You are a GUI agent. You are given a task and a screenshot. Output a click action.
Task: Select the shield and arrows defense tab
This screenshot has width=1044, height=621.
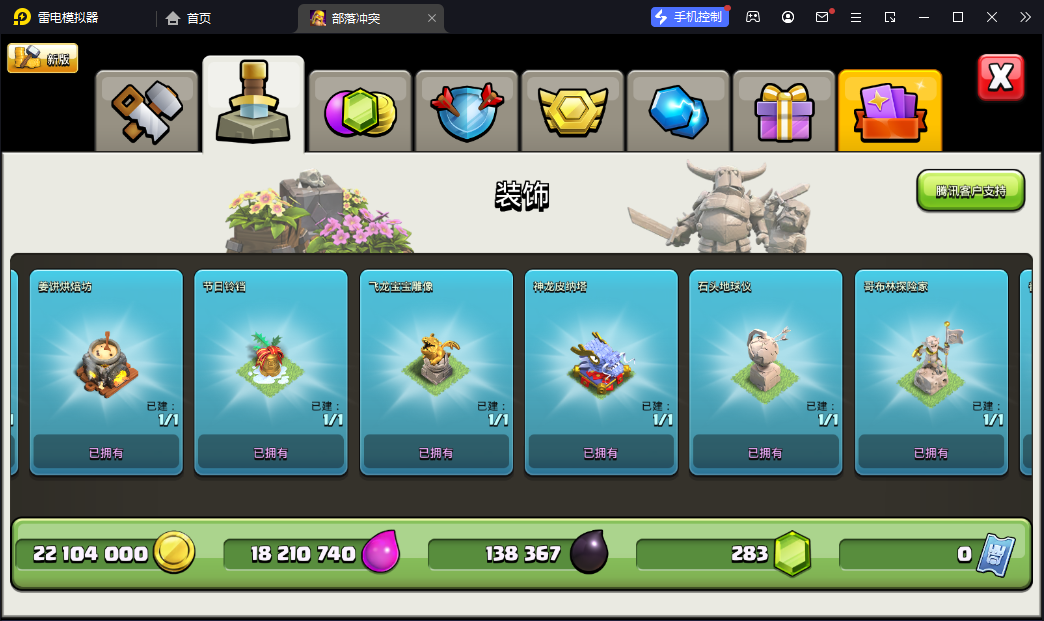466,110
